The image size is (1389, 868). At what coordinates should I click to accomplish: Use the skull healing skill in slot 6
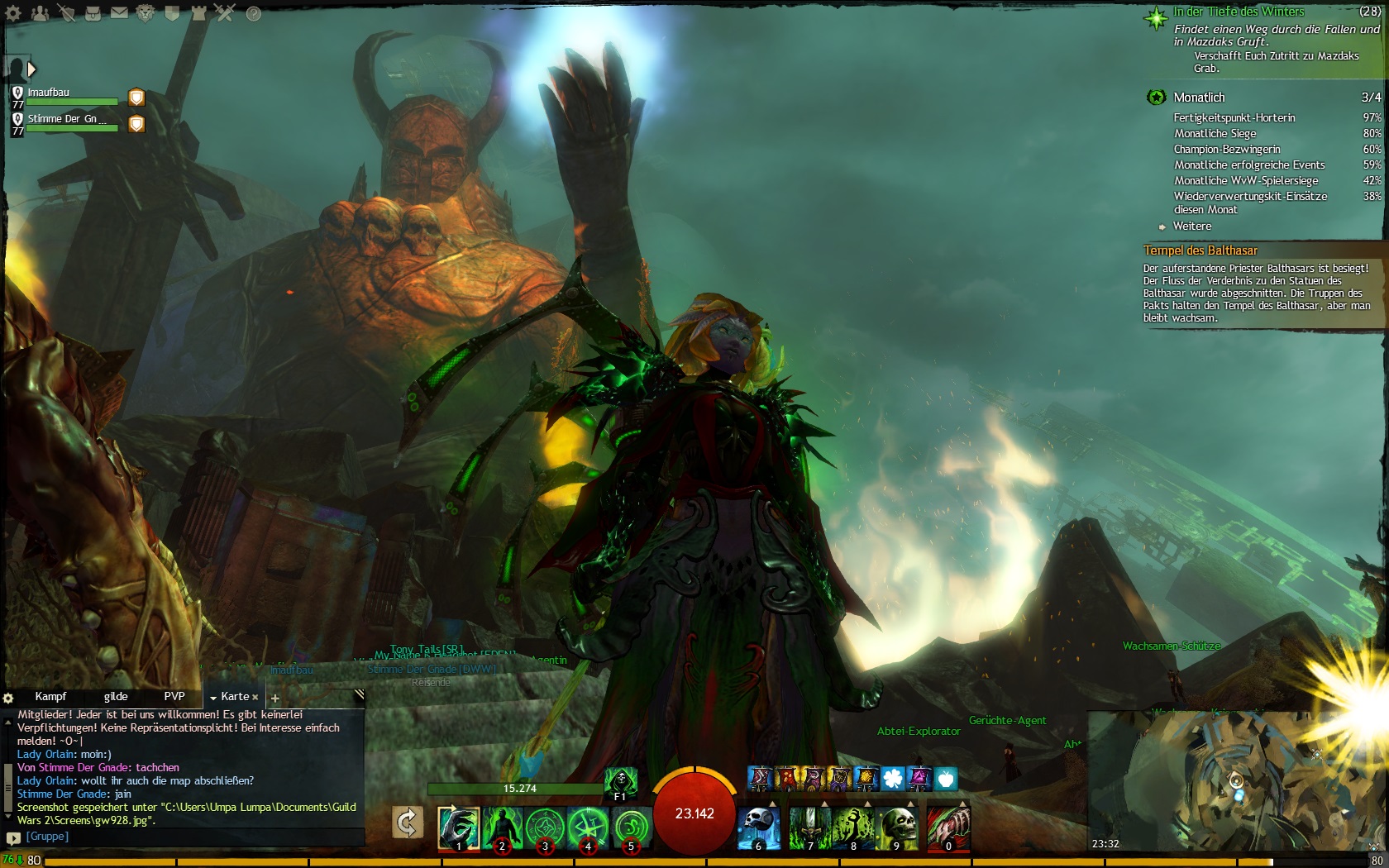[x=757, y=827]
